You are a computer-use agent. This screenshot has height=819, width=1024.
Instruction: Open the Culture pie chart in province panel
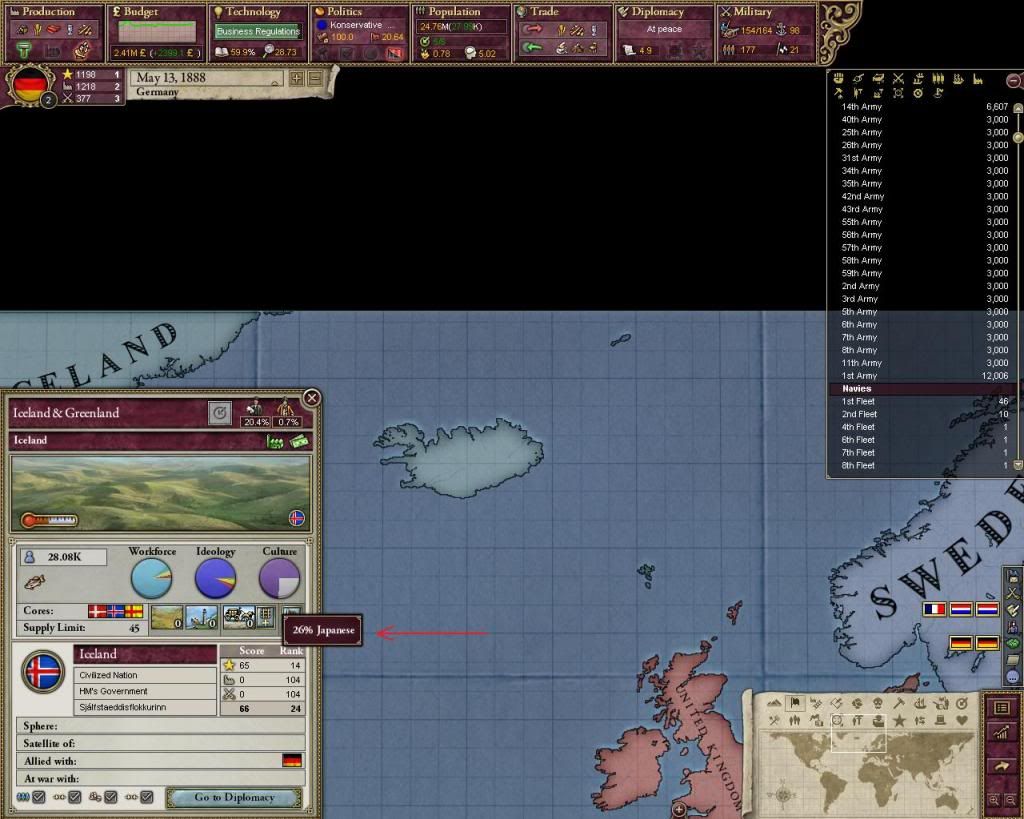point(279,578)
